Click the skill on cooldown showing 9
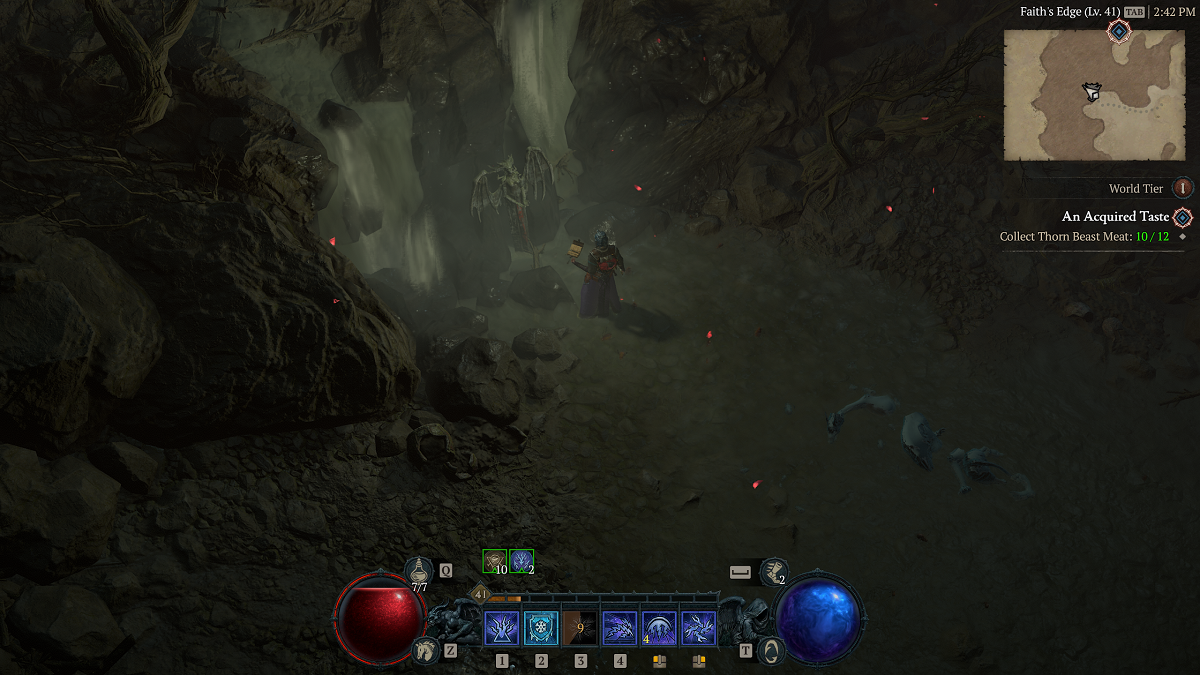 (580, 629)
